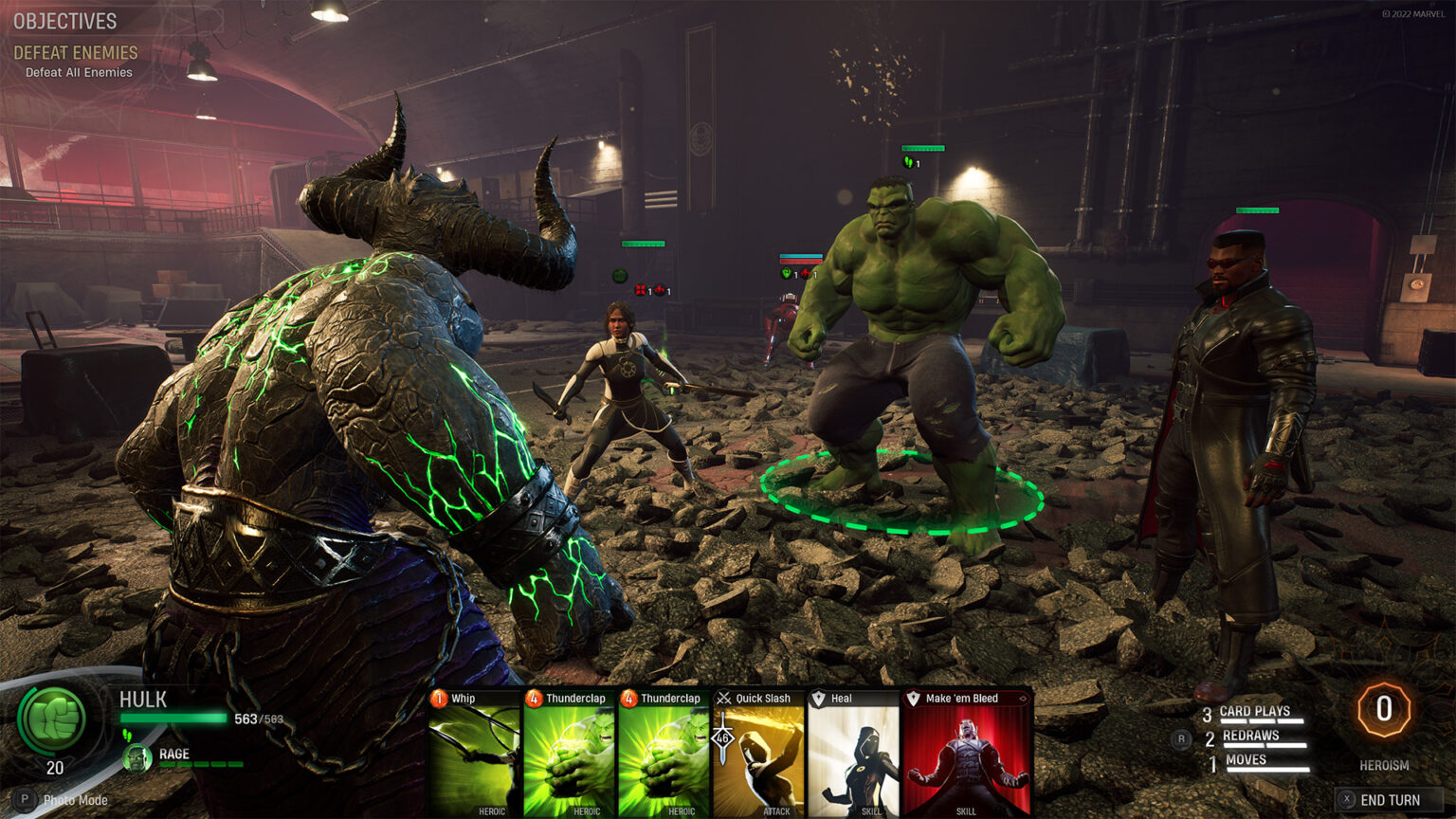This screenshot has height=819, width=1456.
Task: Select the Quick Slash card showing 46 damage
Action: pos(758,754)
